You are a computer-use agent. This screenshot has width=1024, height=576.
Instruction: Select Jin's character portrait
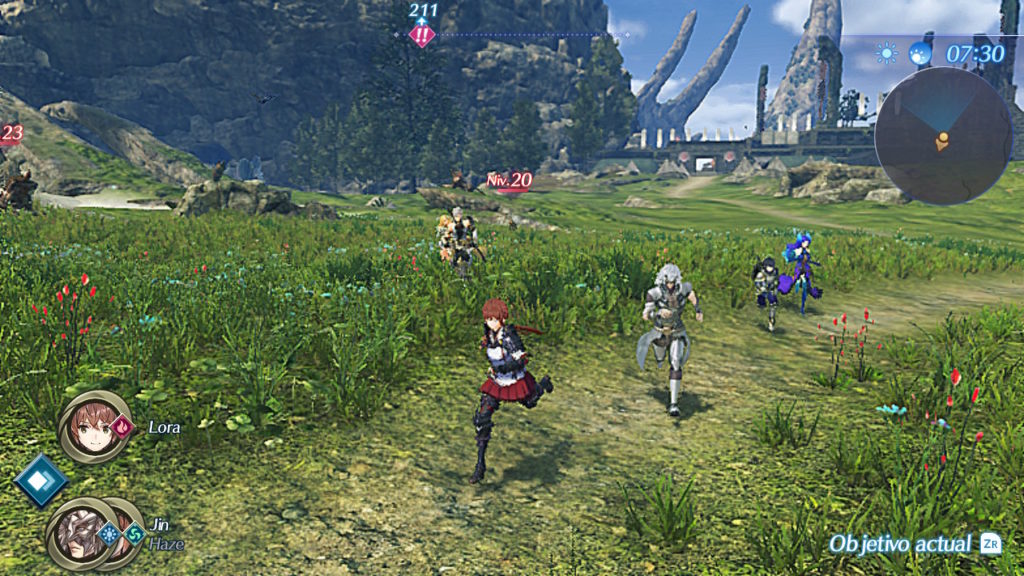click(76, 532)
